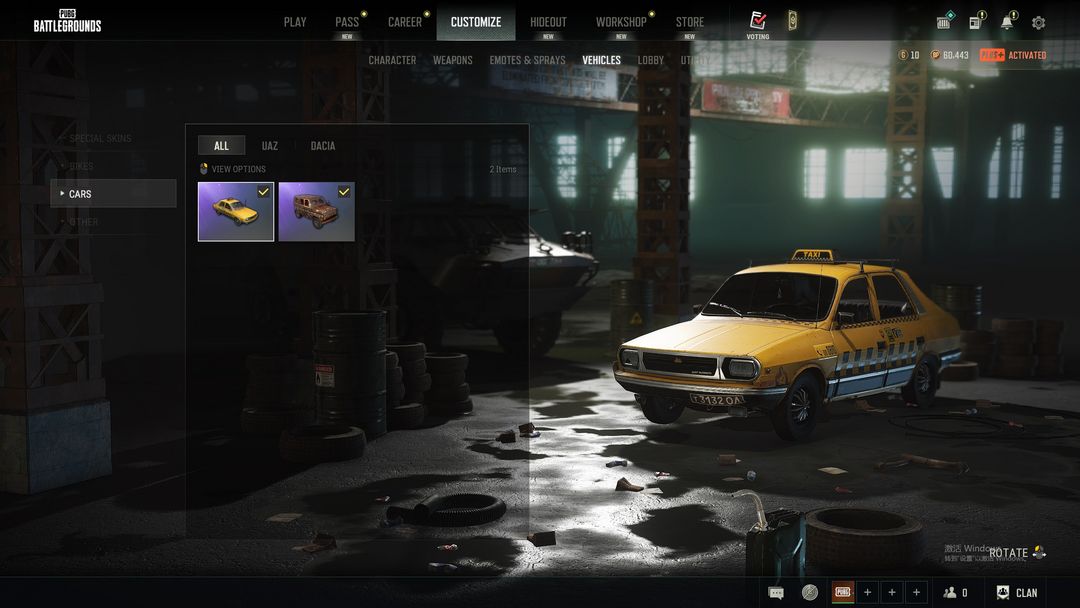
Task: Show Special Skins category
Action: pos(100,138)
